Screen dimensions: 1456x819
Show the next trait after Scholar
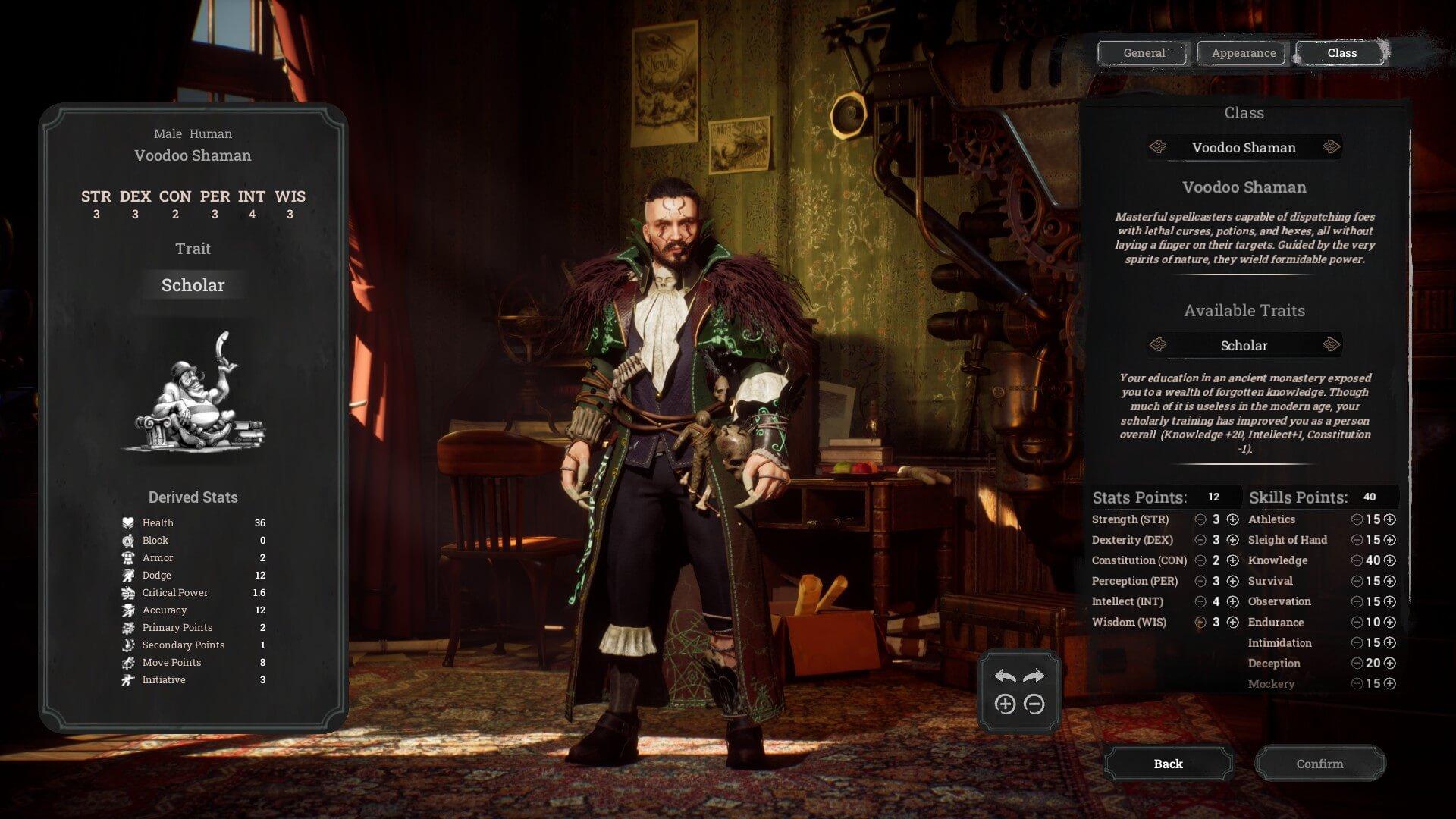tap(1331, 345)
